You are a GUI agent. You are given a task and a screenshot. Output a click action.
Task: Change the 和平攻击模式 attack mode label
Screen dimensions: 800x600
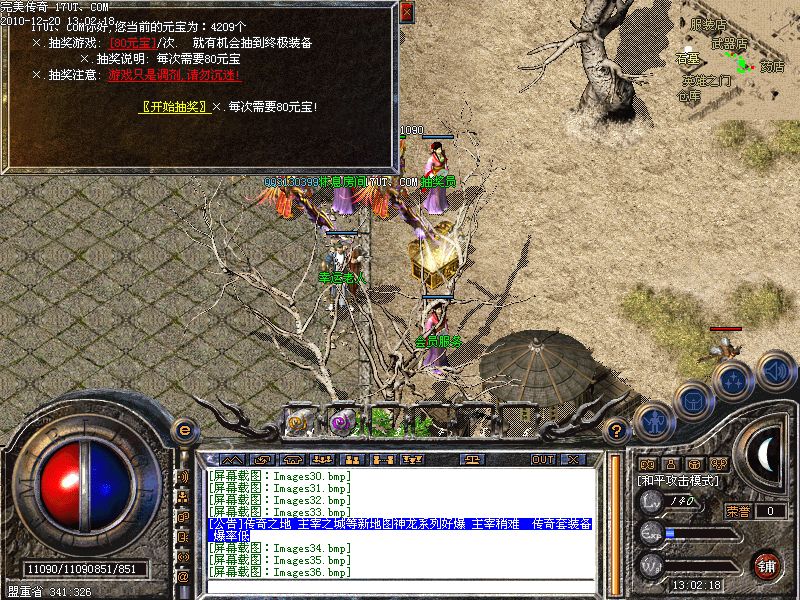680,481
